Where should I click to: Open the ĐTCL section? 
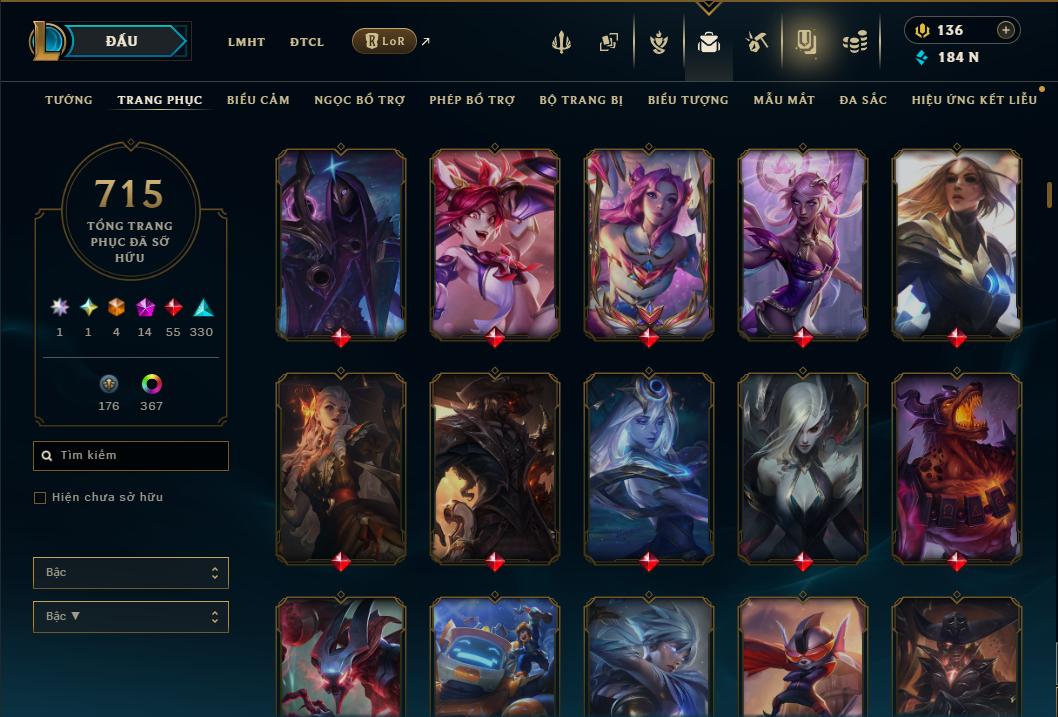coord(307,42)
